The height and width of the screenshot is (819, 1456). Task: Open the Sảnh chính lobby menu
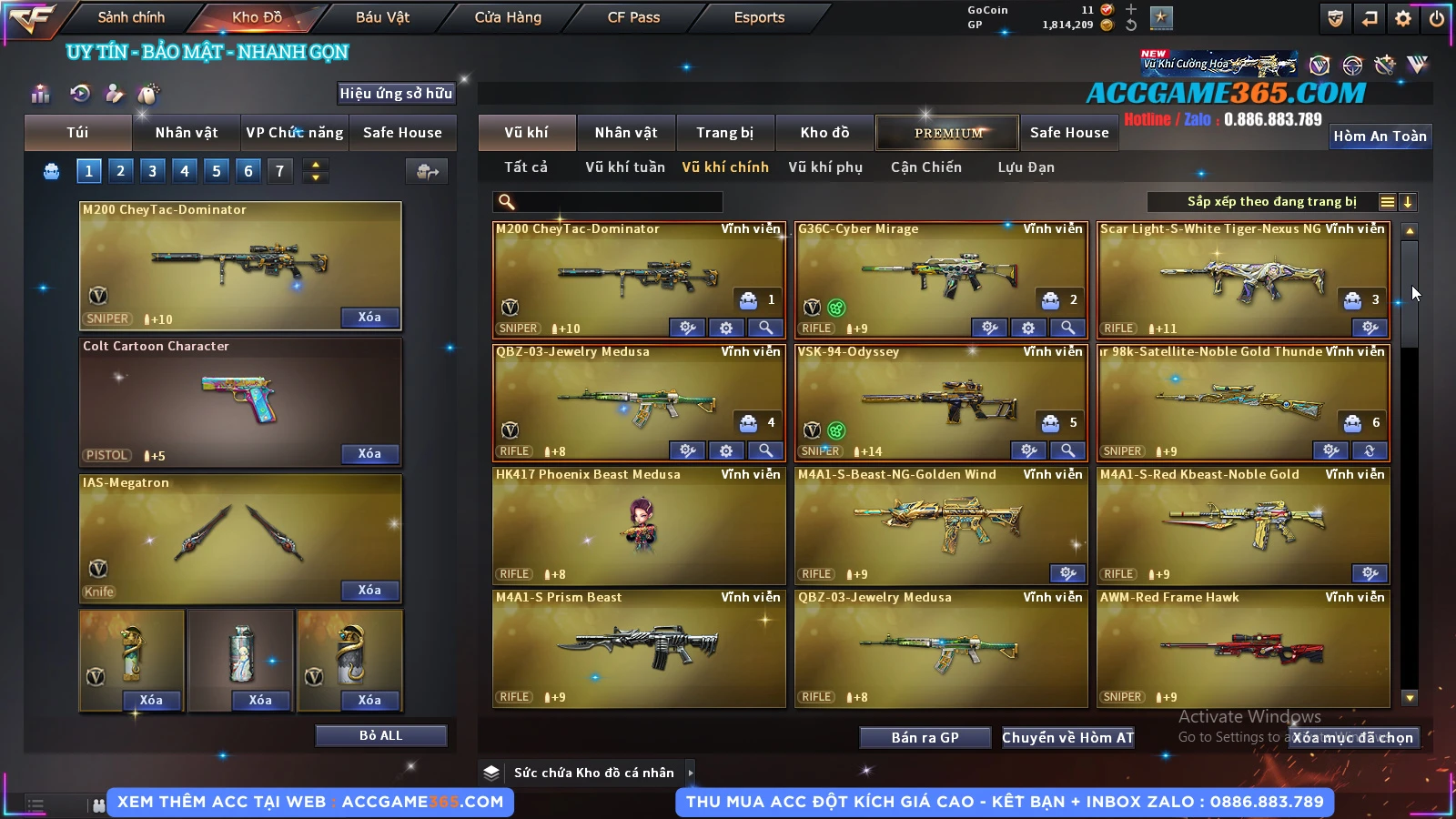coord(131,17)
